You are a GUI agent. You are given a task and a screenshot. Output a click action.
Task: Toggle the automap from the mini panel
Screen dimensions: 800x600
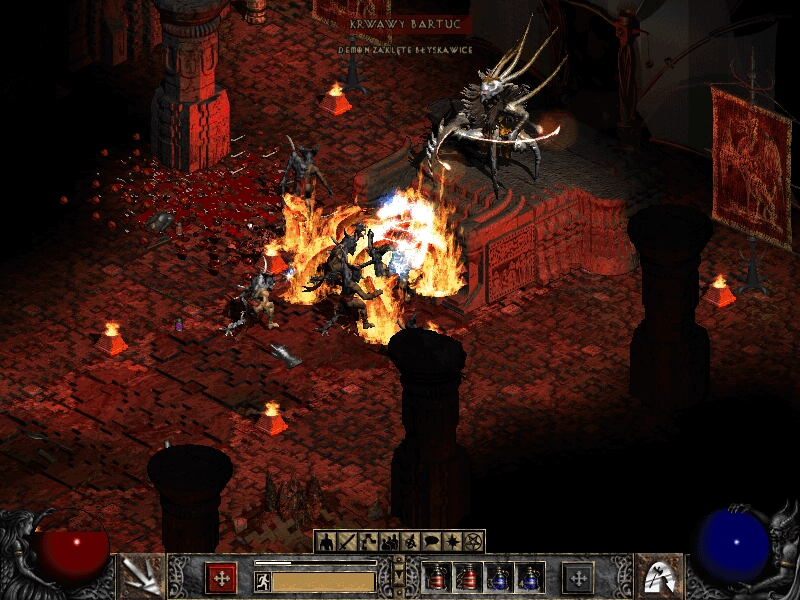[410, 542]
